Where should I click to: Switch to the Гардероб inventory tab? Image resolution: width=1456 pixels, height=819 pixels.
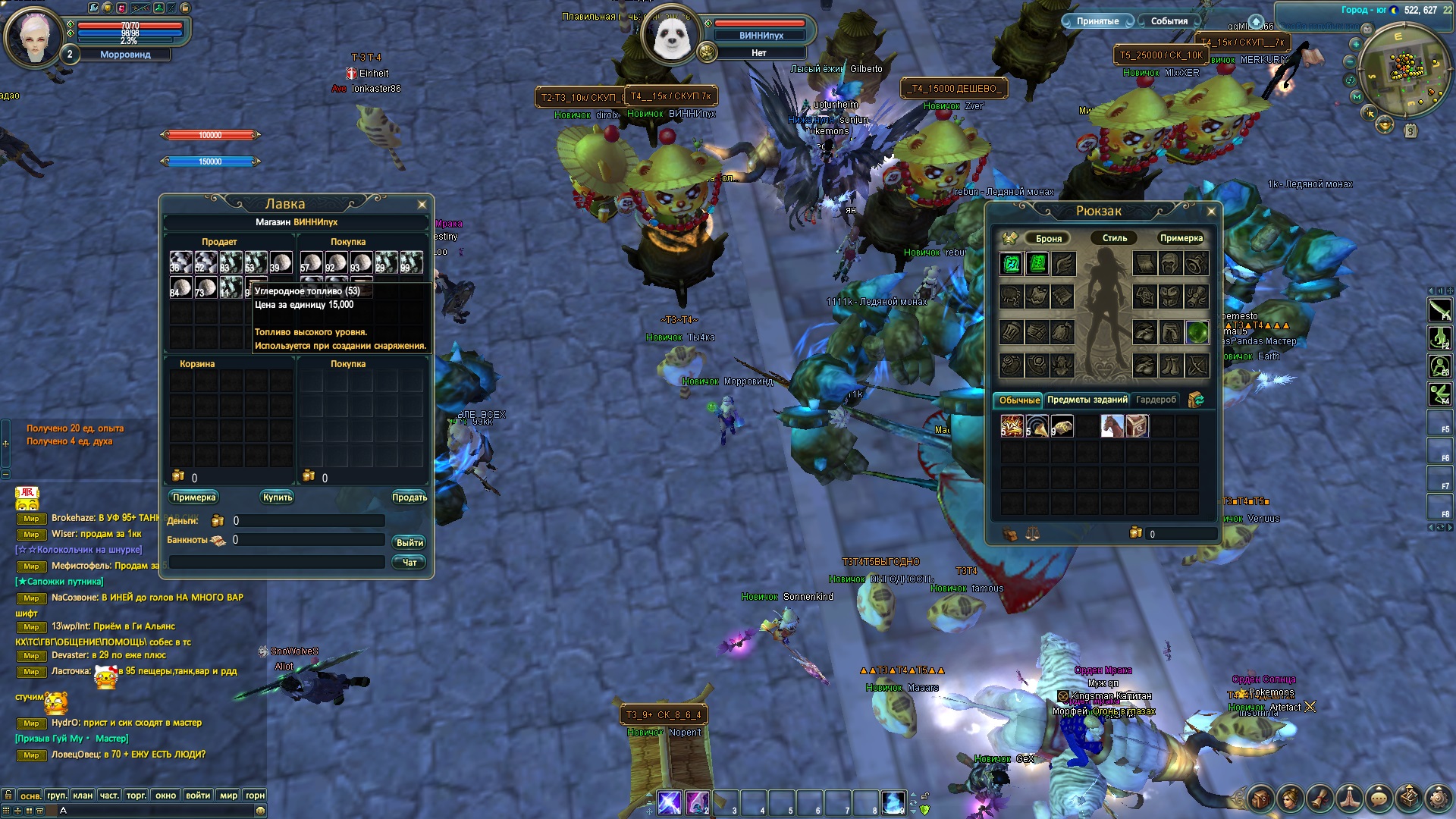point(1156,400)
